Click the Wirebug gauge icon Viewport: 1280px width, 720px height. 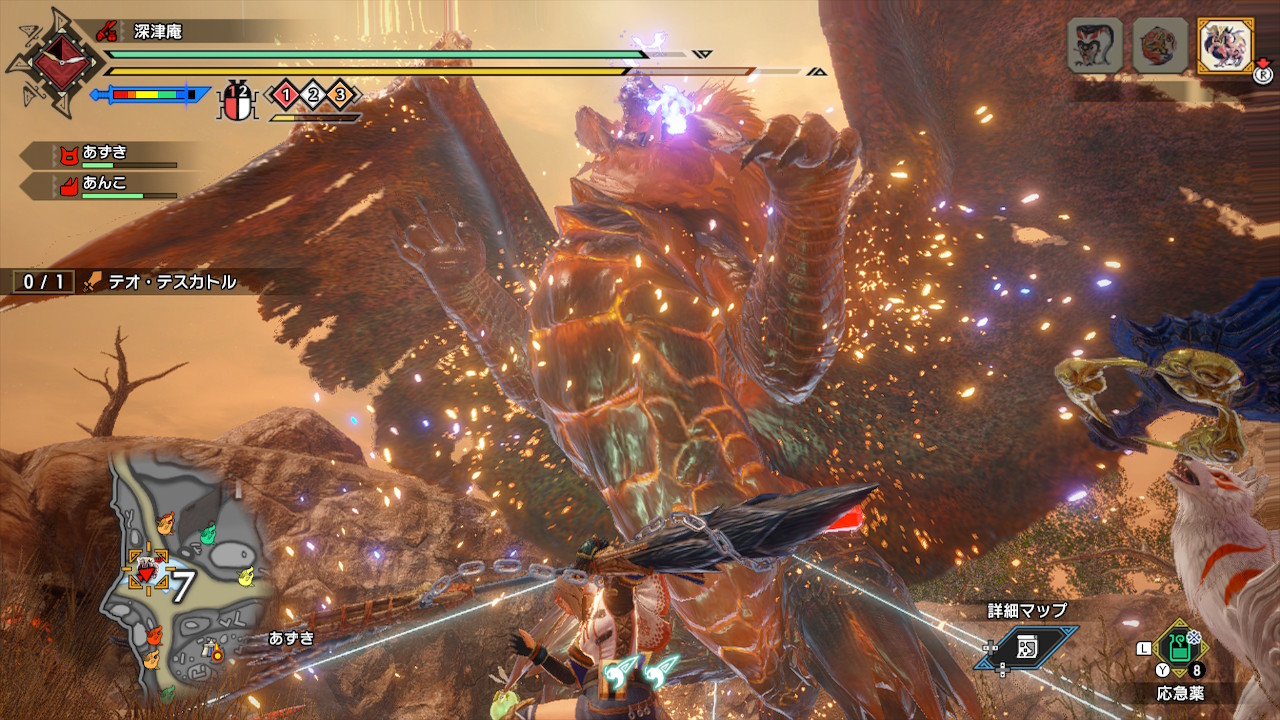tap(238, 100)
